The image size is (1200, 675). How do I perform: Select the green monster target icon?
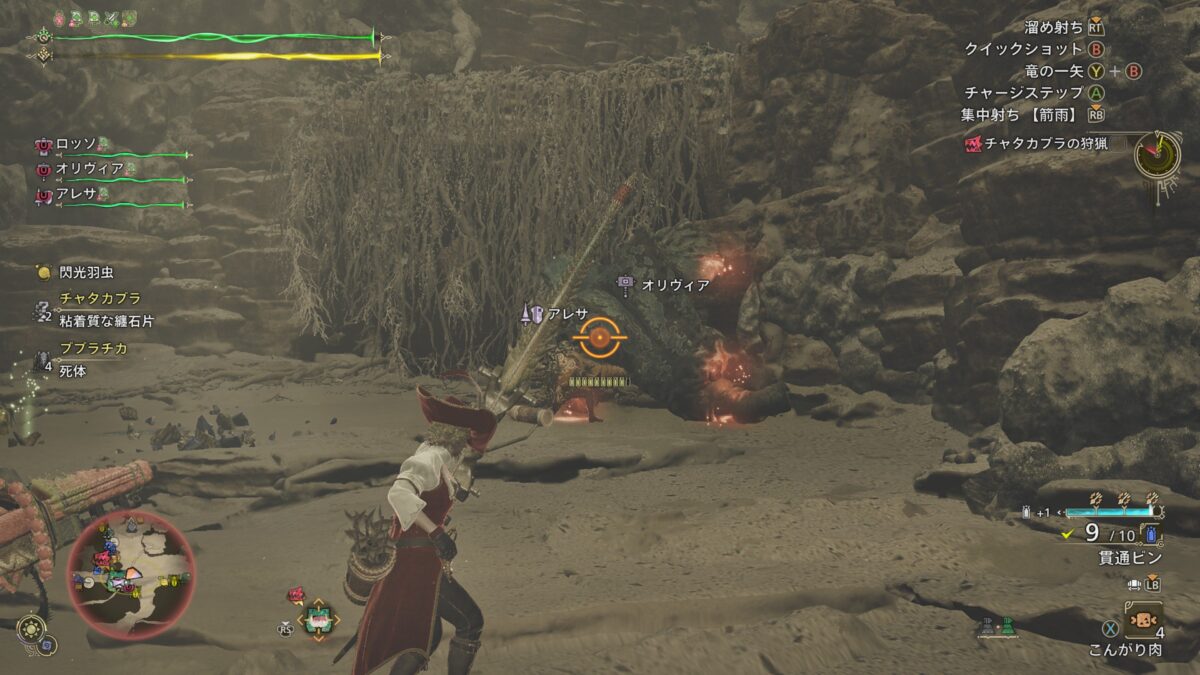[x=318, y=620]
